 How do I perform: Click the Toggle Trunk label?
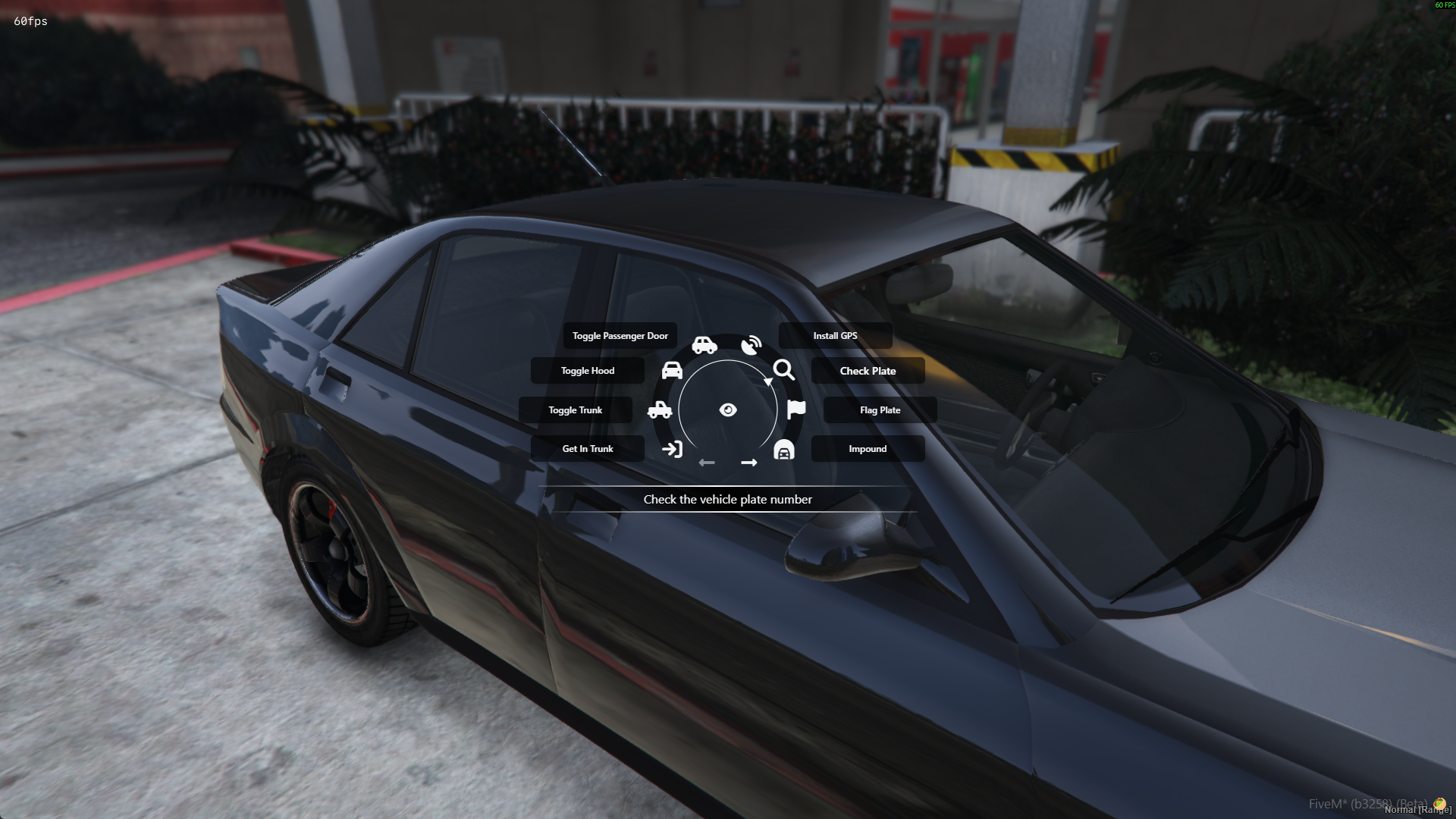(576, 410)
